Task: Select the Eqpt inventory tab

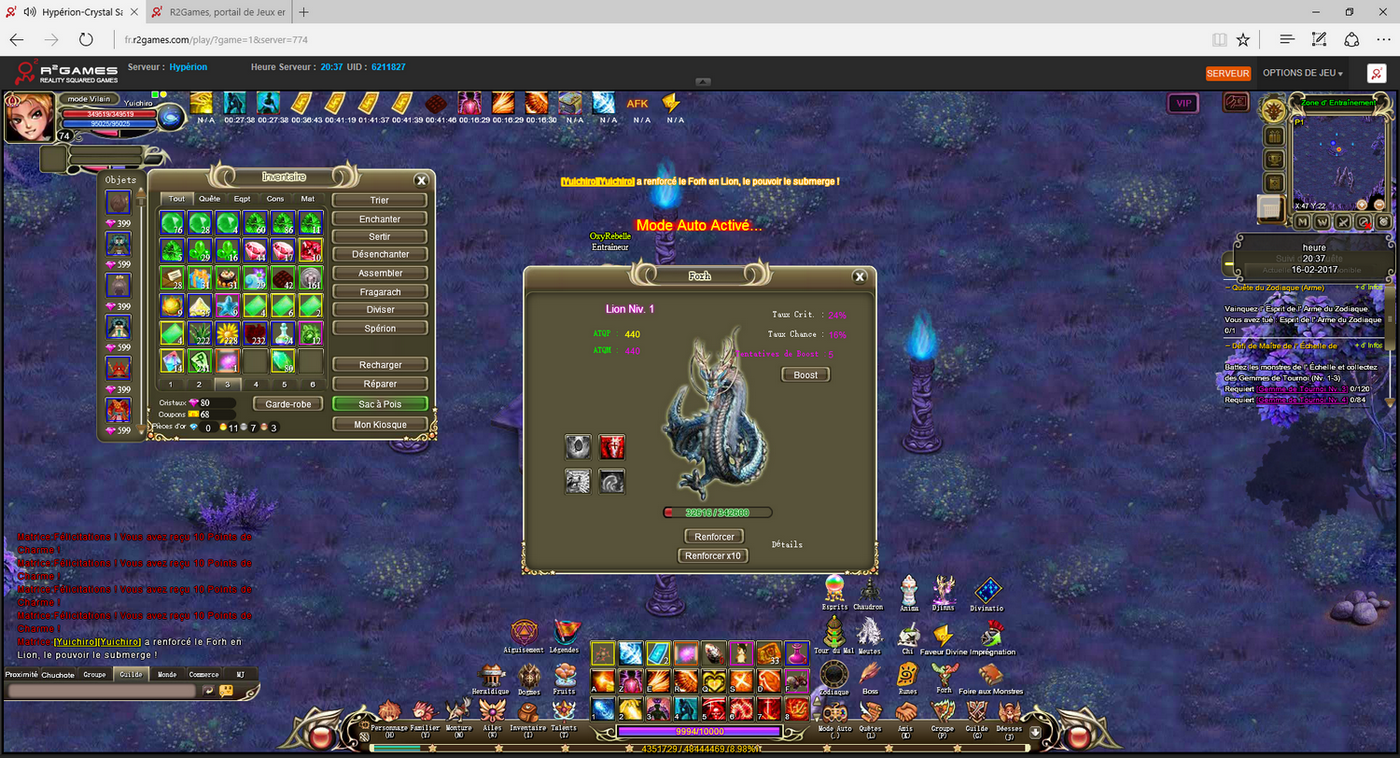Action: pos(242,199)
